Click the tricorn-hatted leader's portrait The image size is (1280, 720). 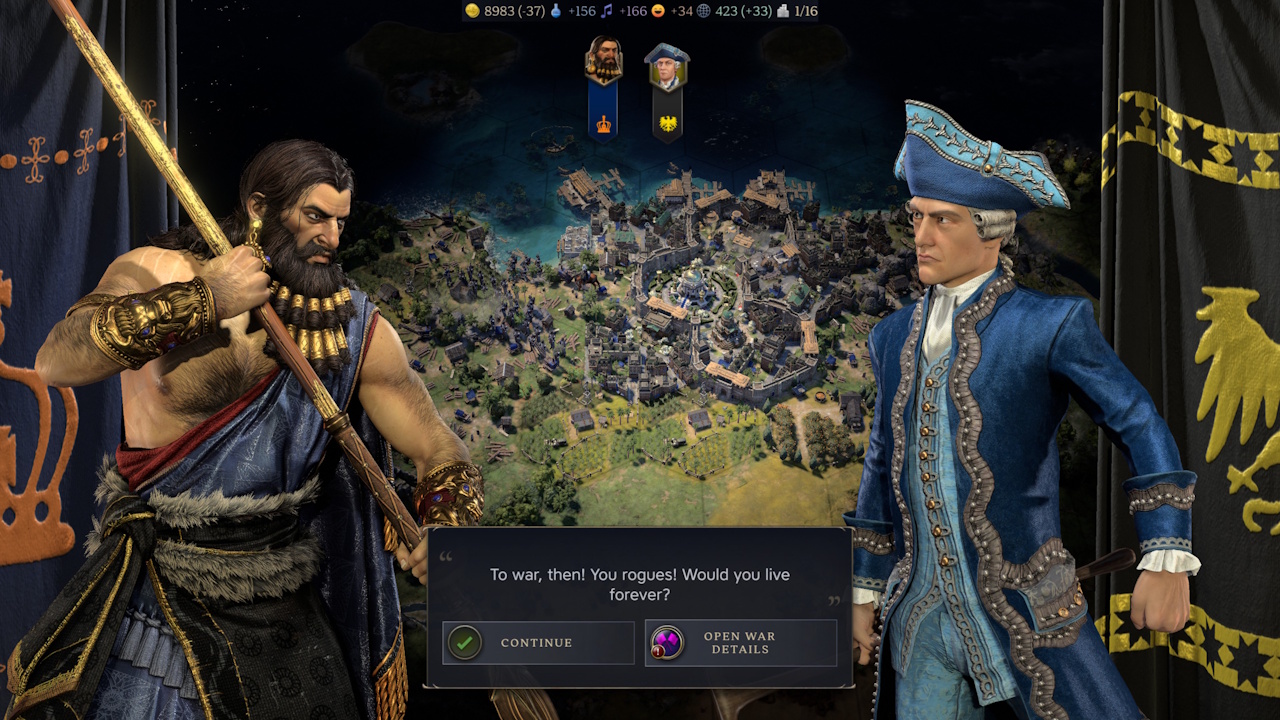tap(668, 66)
